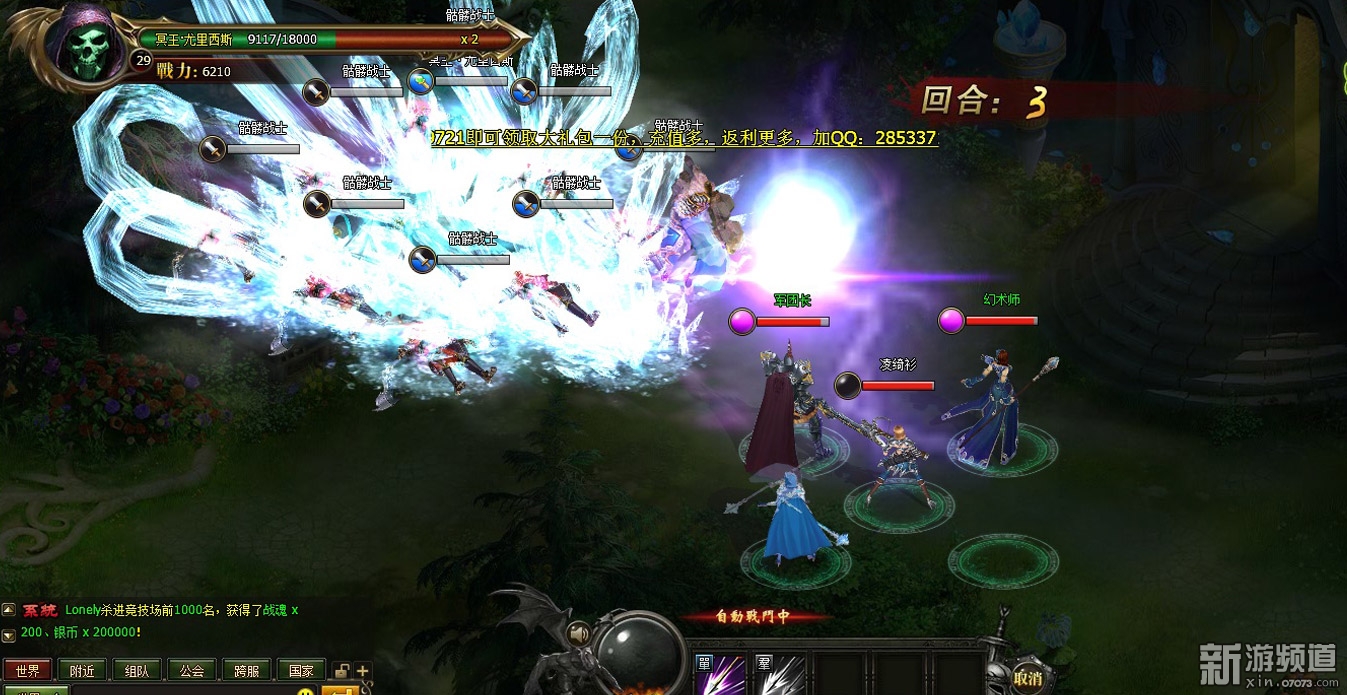Toggle the chat padlock icon
Screen dimensions: 1347x695
pos(342,671)
